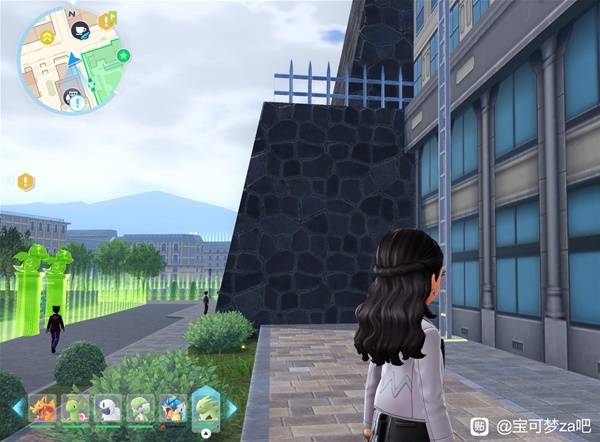Click the left arrow beside the party bar
The image size is (600, 442).
point(17,408)
